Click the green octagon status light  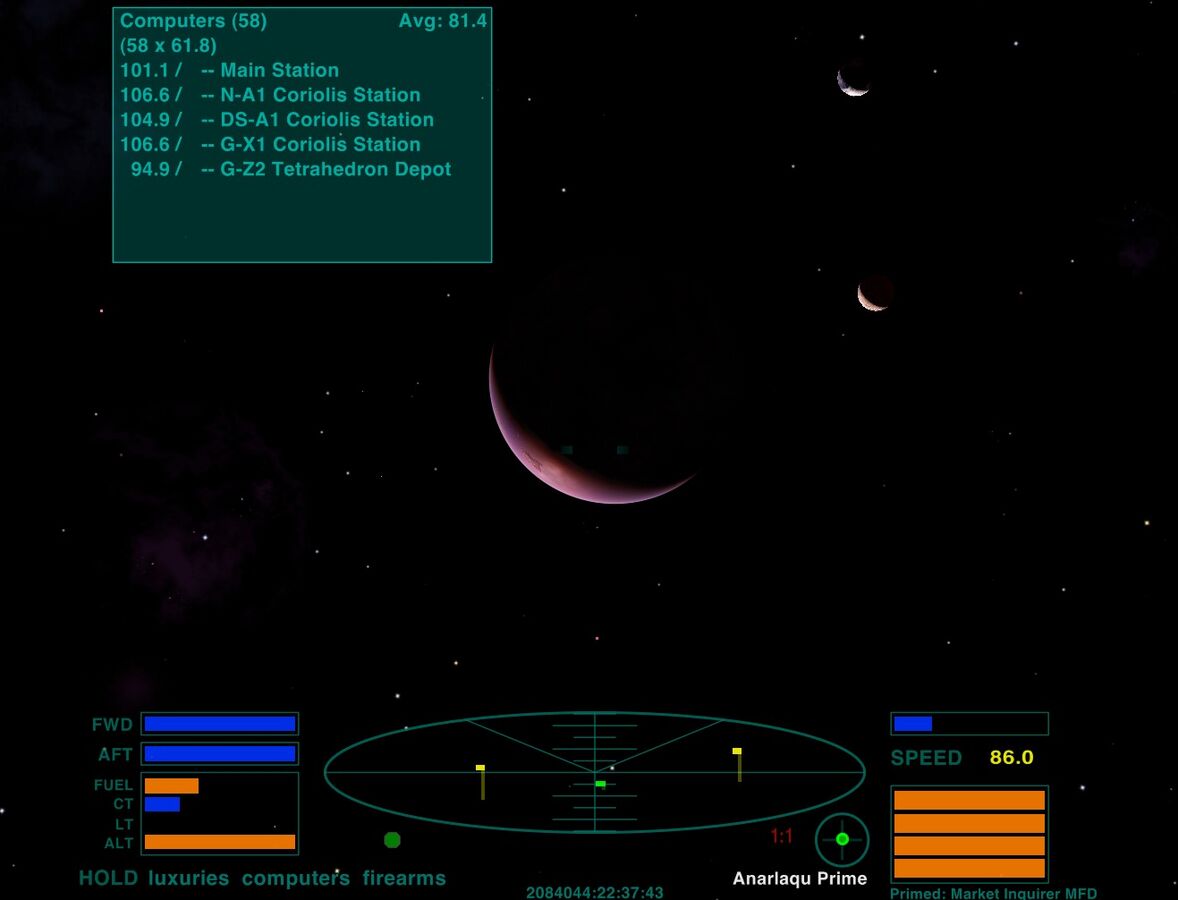coord(392,840)
